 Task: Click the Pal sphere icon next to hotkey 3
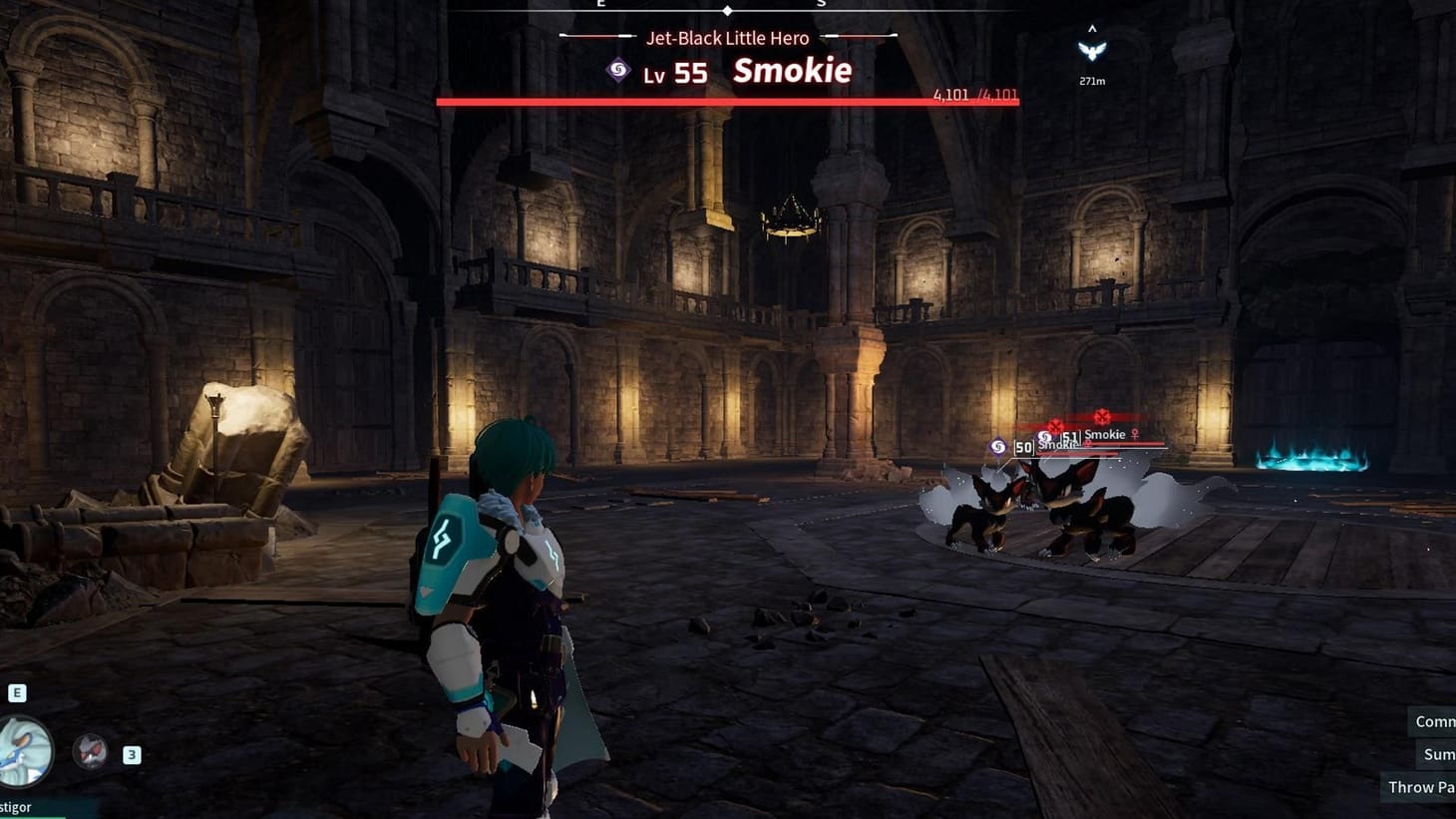[93, 753]
